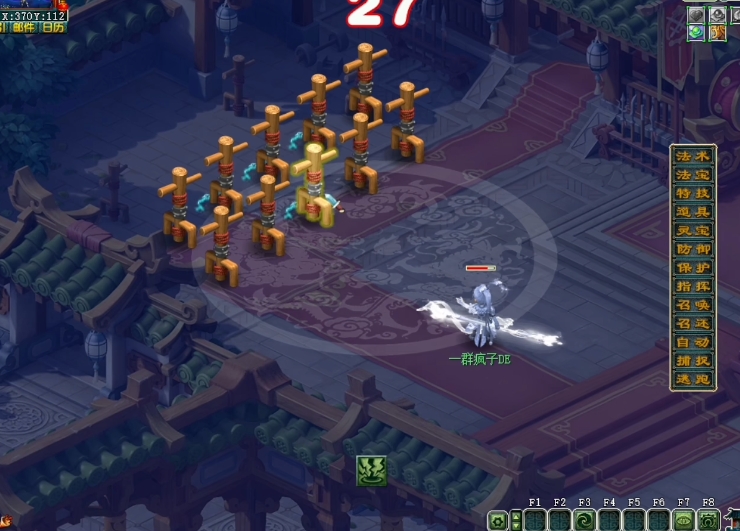Select the 逃跑 flee command

pyautogui.click(x=693, y=380)
